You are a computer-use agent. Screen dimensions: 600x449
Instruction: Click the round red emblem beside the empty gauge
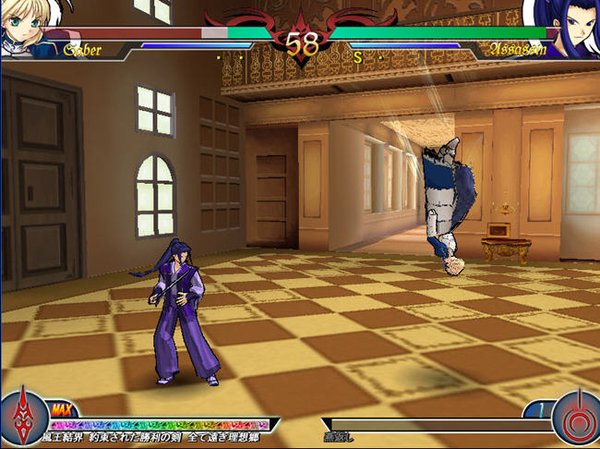[x=576, y=416]
